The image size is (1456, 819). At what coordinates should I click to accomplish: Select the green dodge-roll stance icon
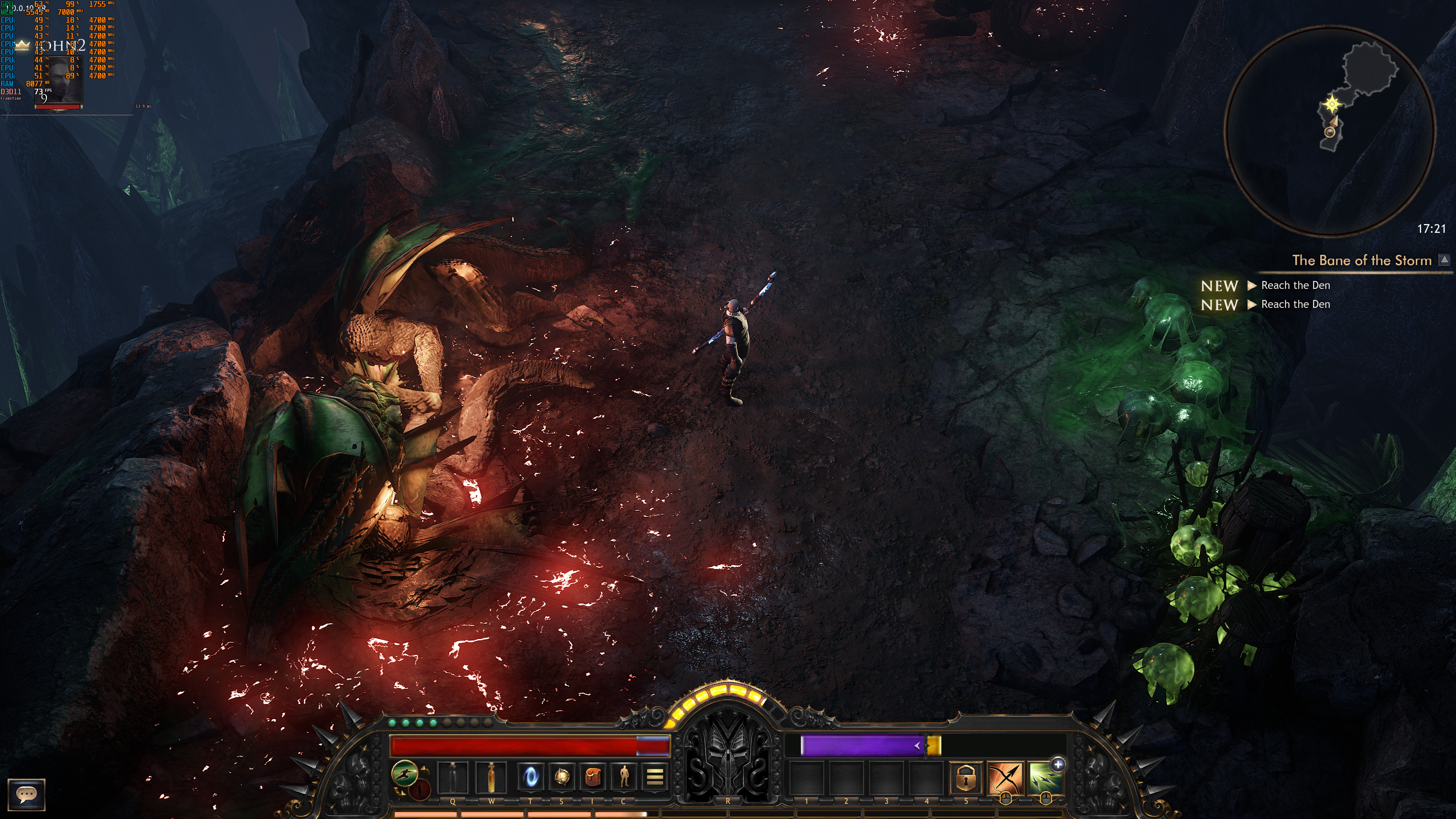(x=405, y=773)
